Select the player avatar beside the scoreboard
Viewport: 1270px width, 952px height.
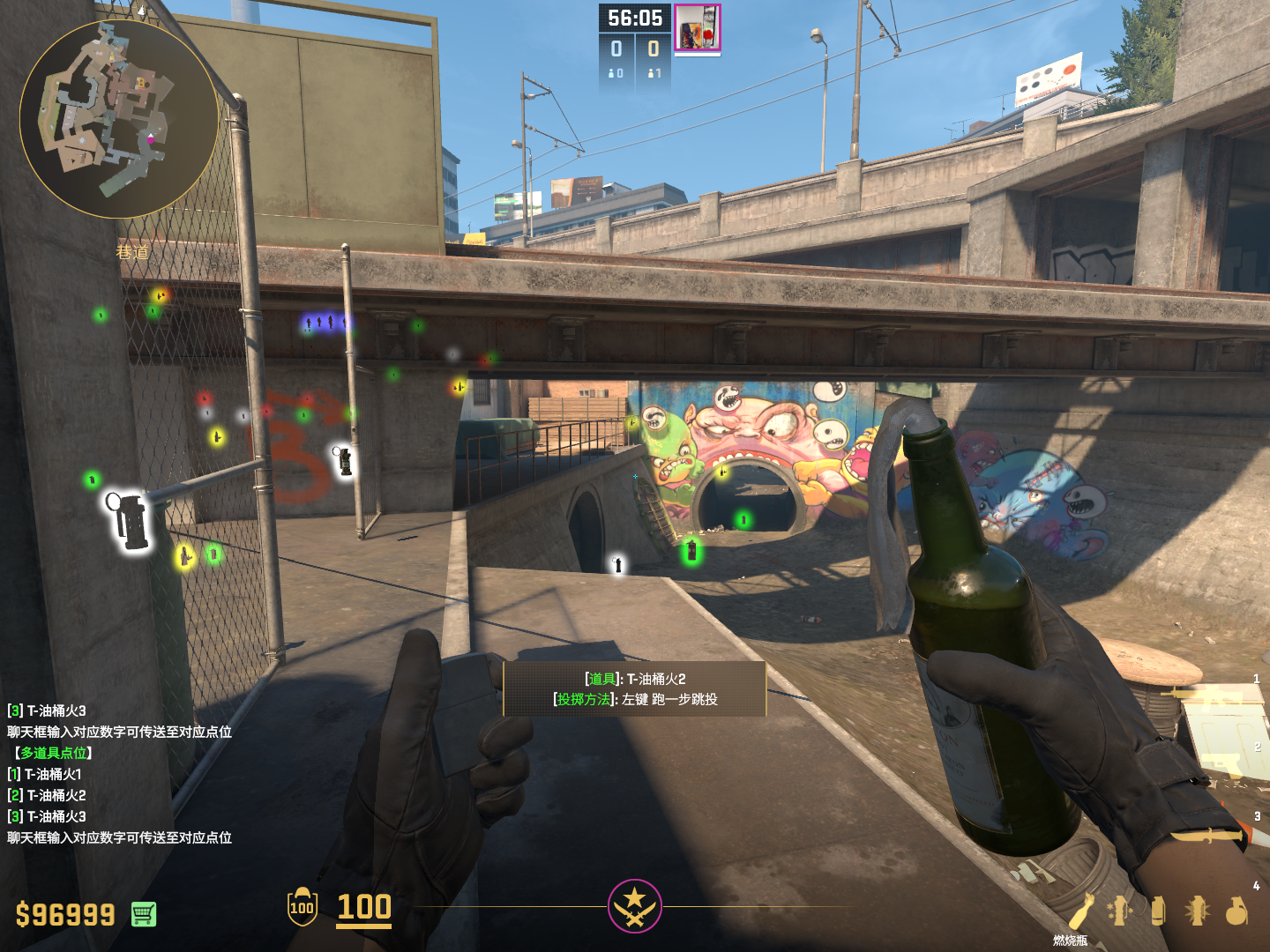click(697, 28)
